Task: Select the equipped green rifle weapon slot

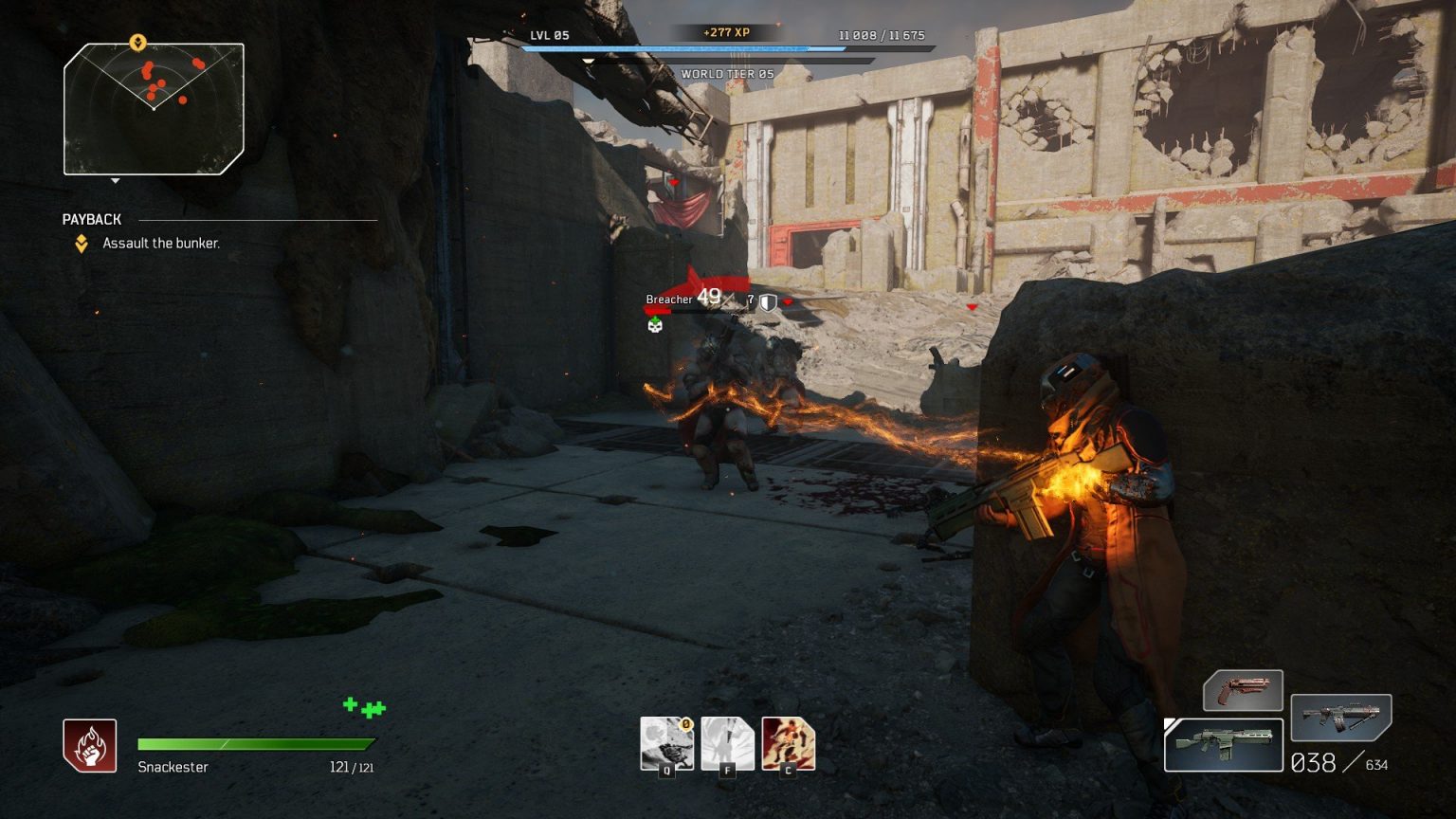Action: pyautogui.click(x=1223, y=744)
